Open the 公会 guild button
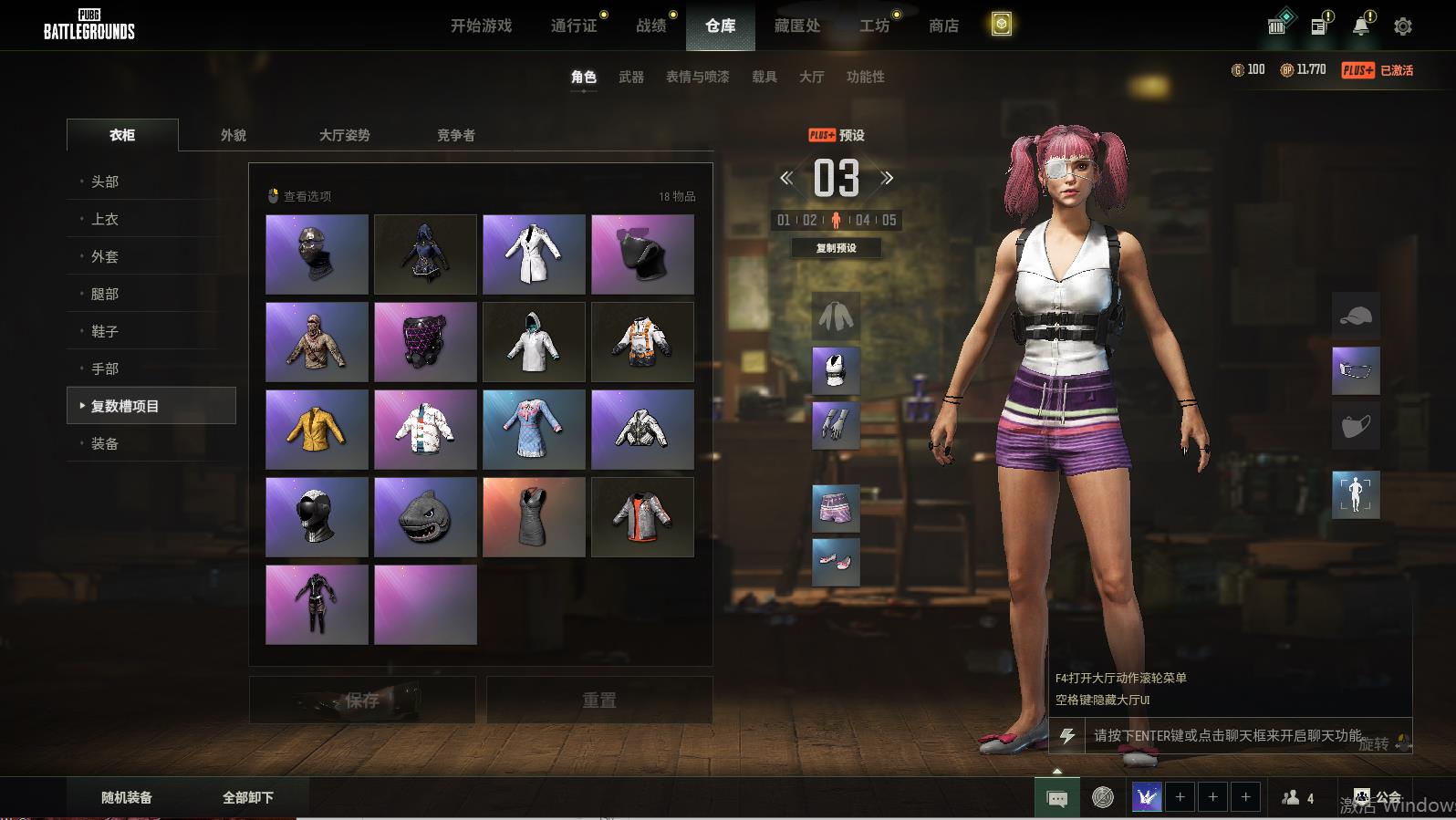The width and height of the screenshot is (1456, 820). (x=1378, y=797)
